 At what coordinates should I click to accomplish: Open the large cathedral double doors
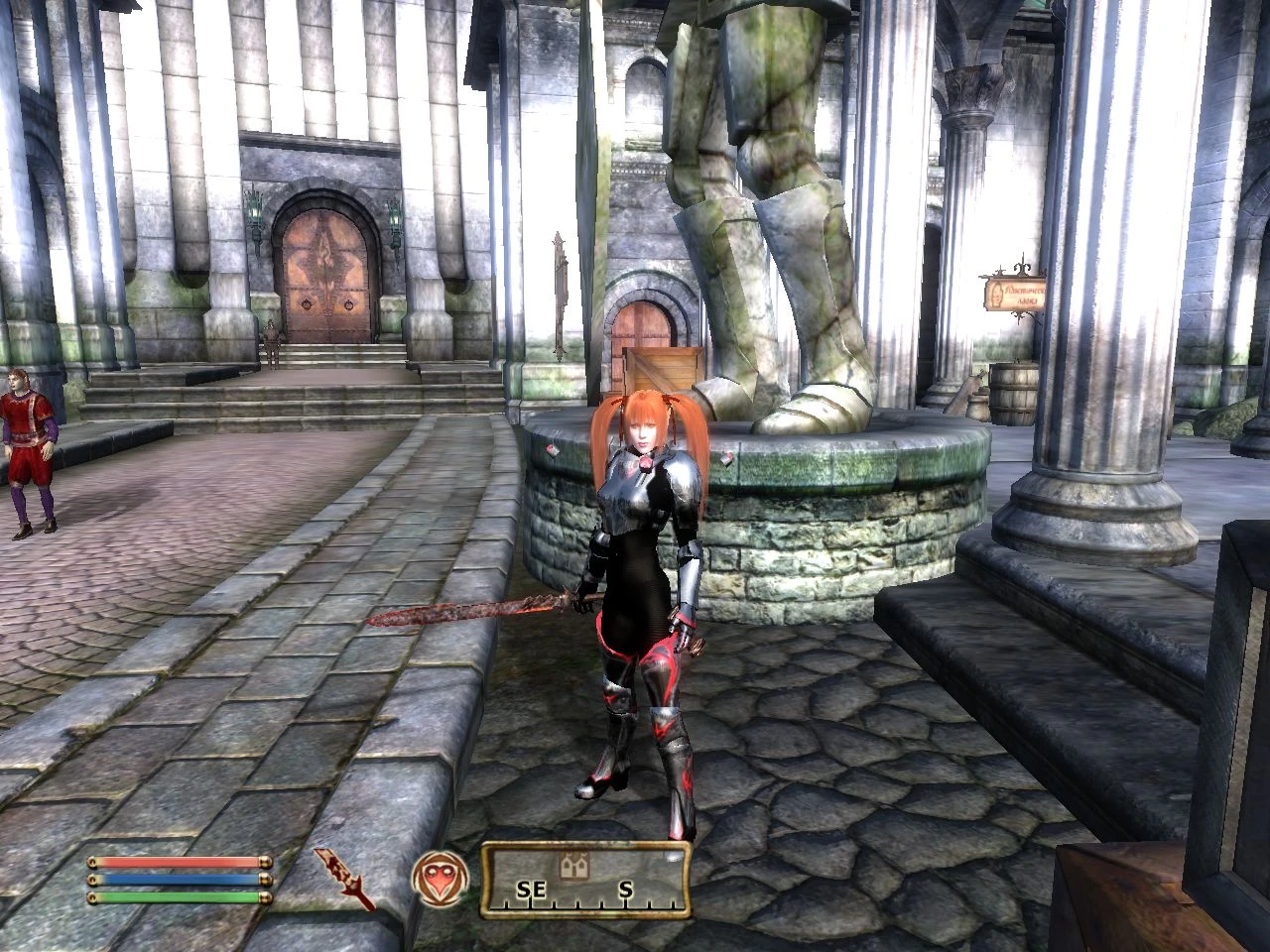click(x=324, y=273)
